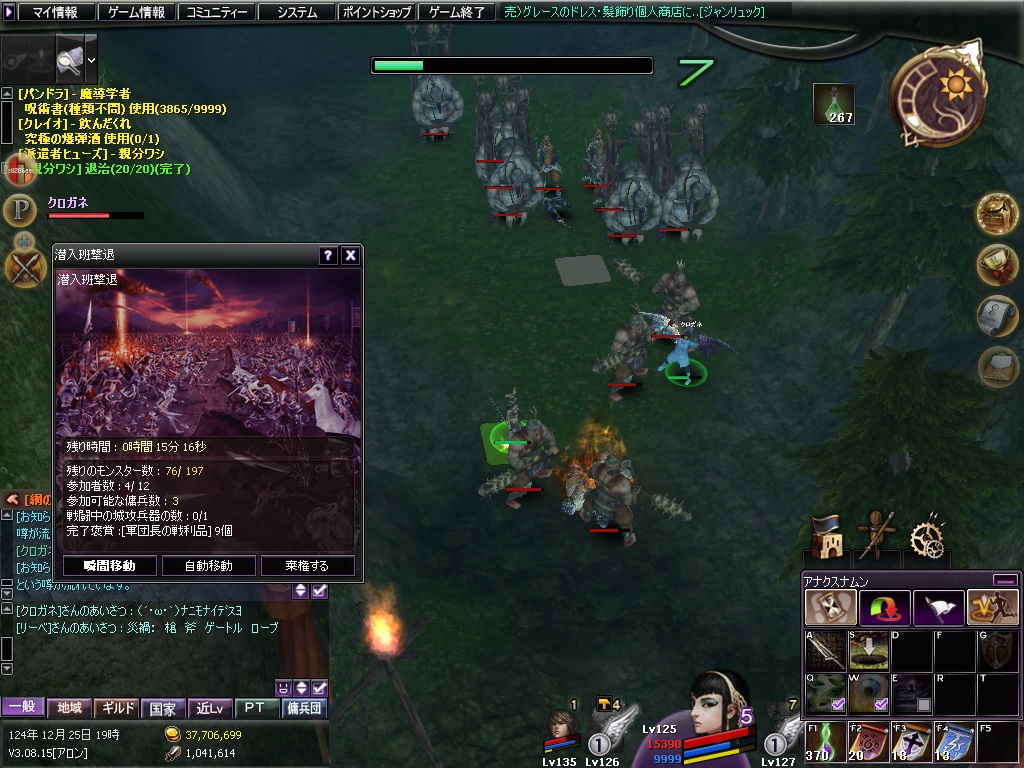Click the crossed swords battle icon

23,267
